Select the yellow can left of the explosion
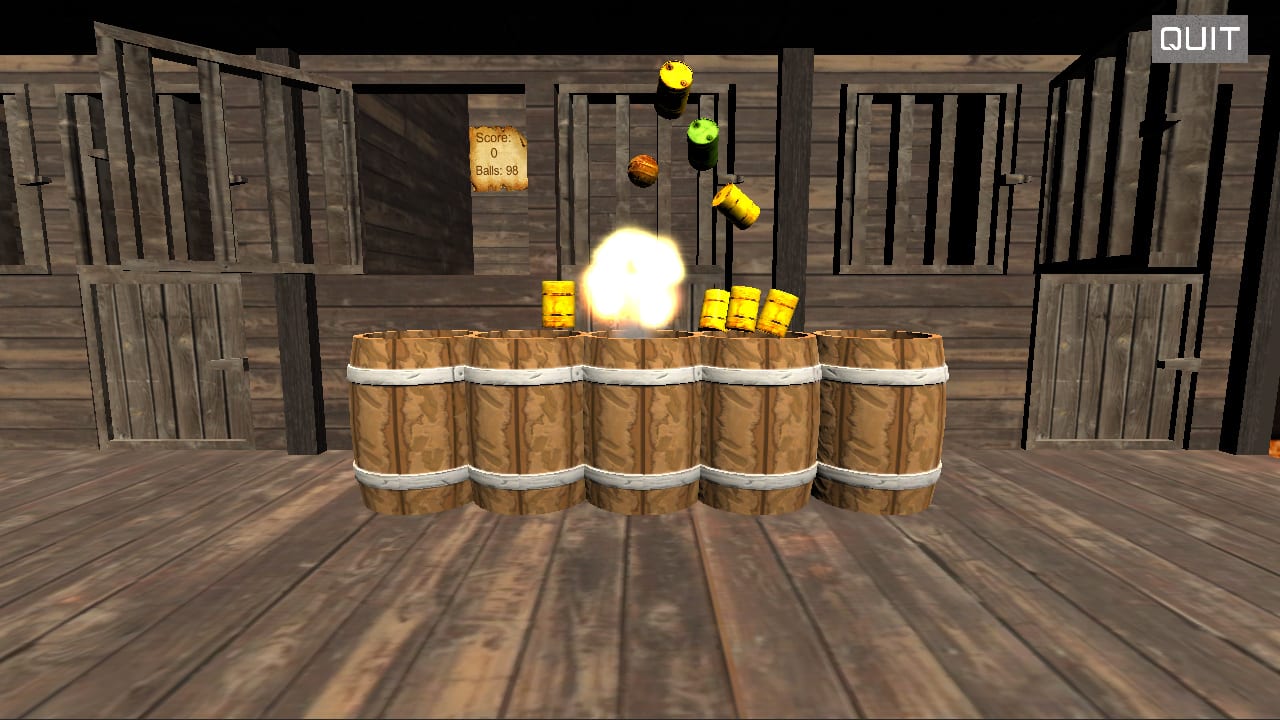The width and height of the screenshot is (1280, 720). 558,305
